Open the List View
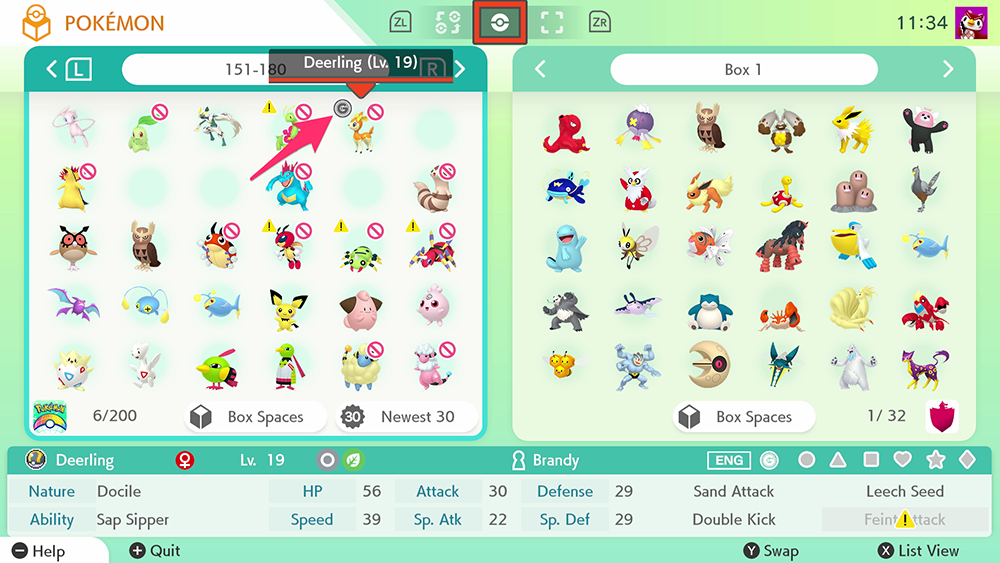Screen dimensions: 1000x563 point(918,550)
